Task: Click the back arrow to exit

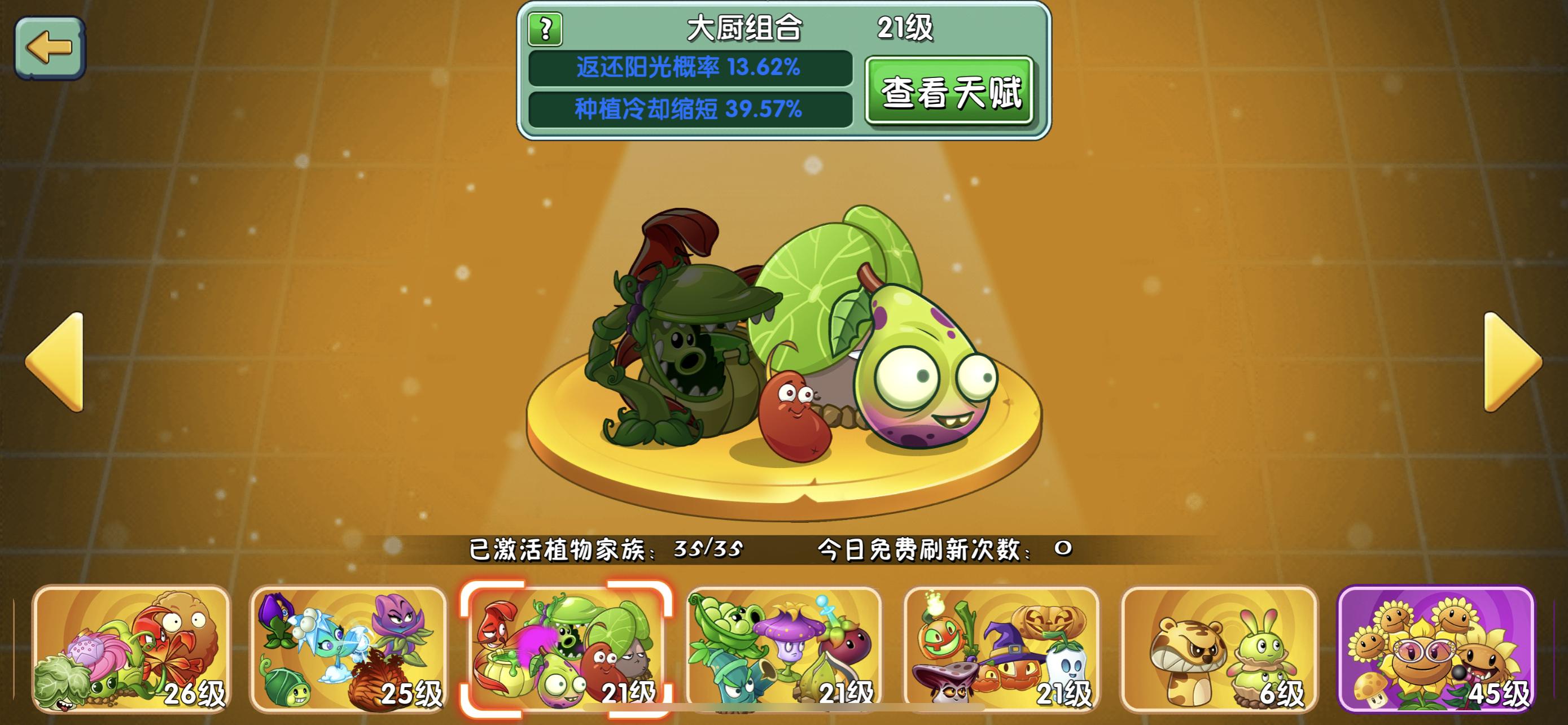Action: click(51, 48)
